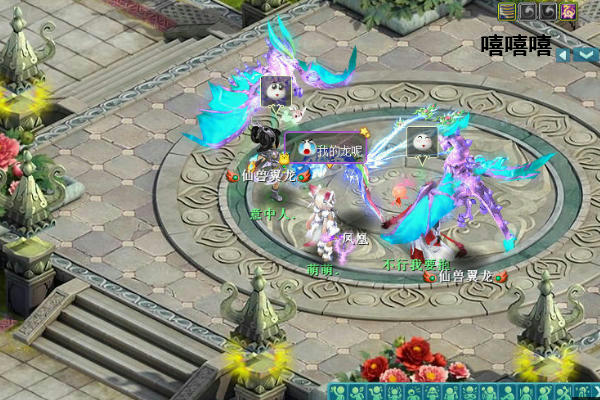Click the left arrow panel button
Image resolution: width=600 pixels, height=400 pixels.
pos(563,55)
